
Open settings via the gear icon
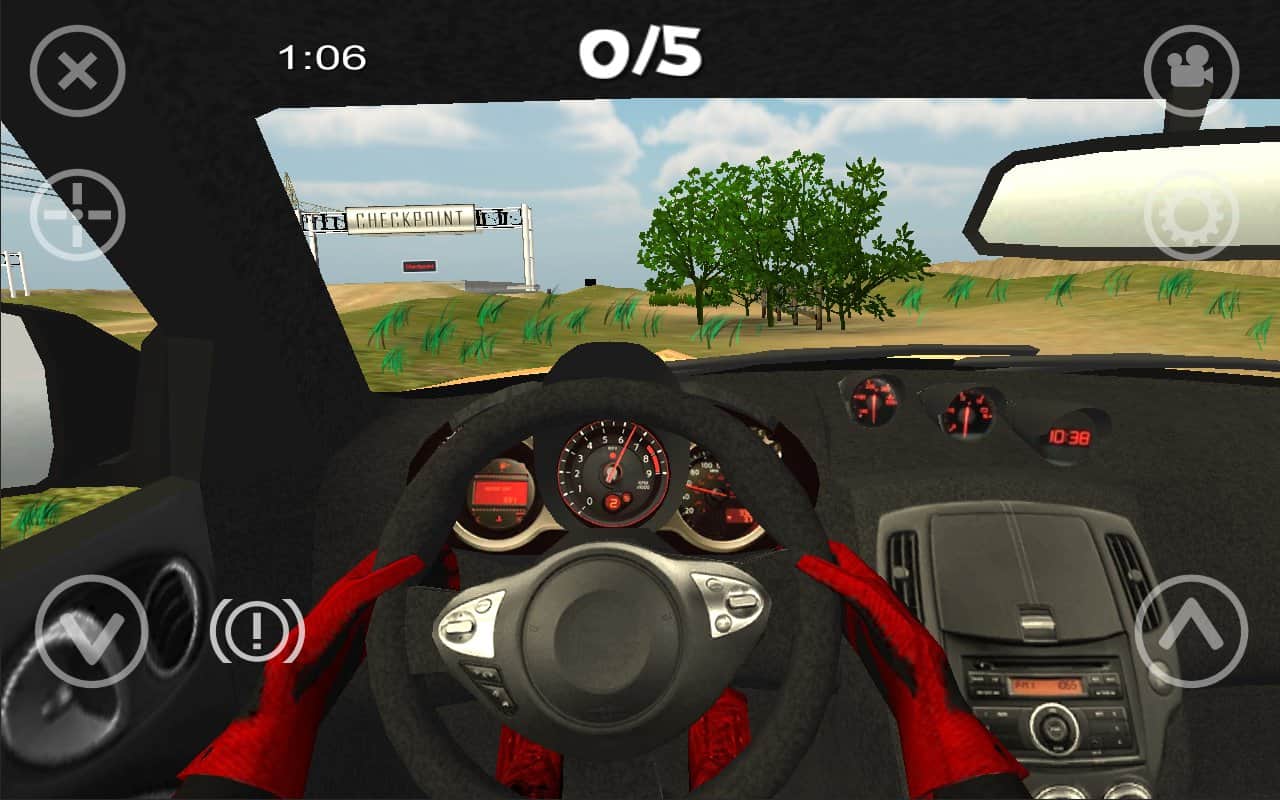tap(1191, 215)
